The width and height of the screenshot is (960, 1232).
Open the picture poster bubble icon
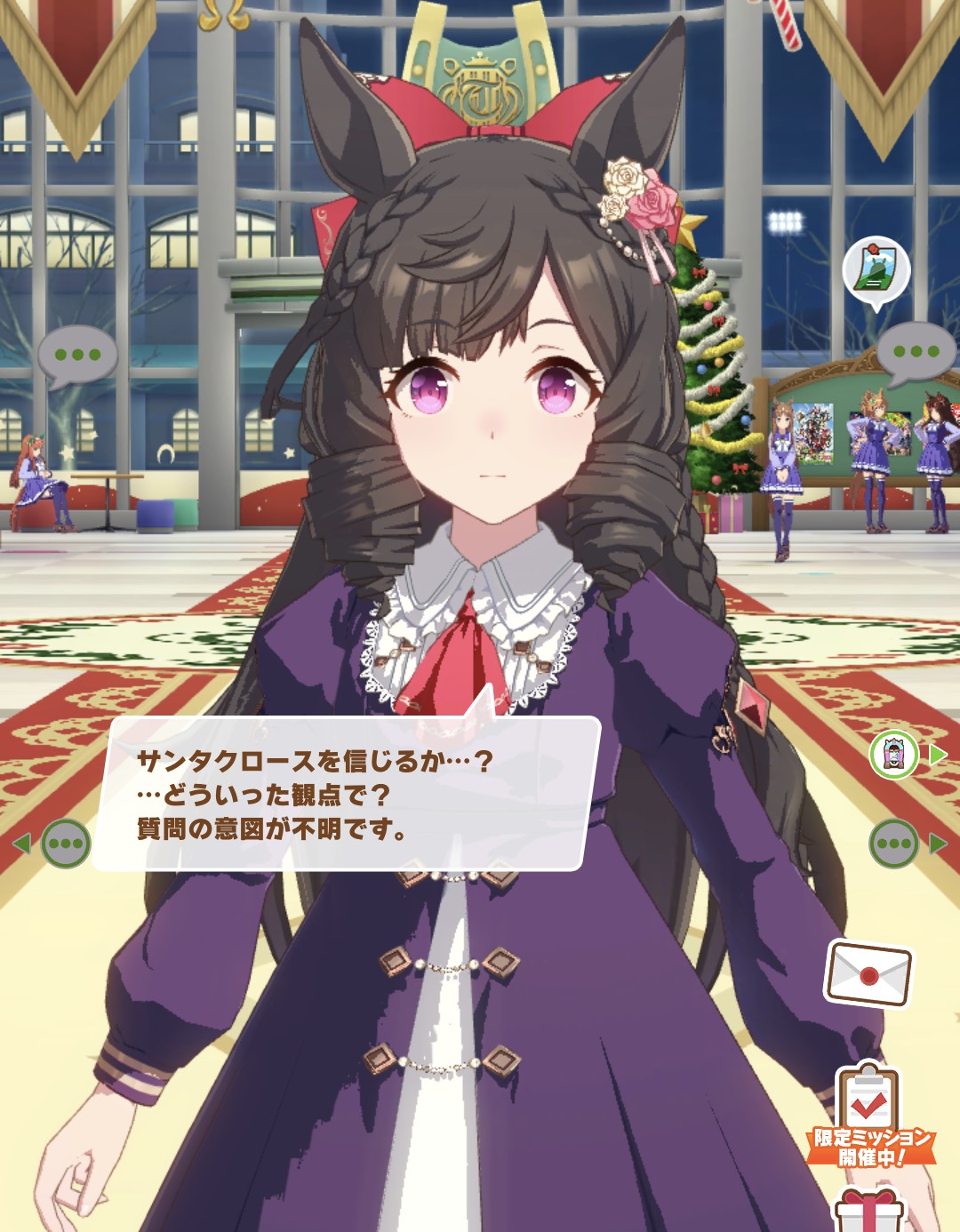point(876,269)
